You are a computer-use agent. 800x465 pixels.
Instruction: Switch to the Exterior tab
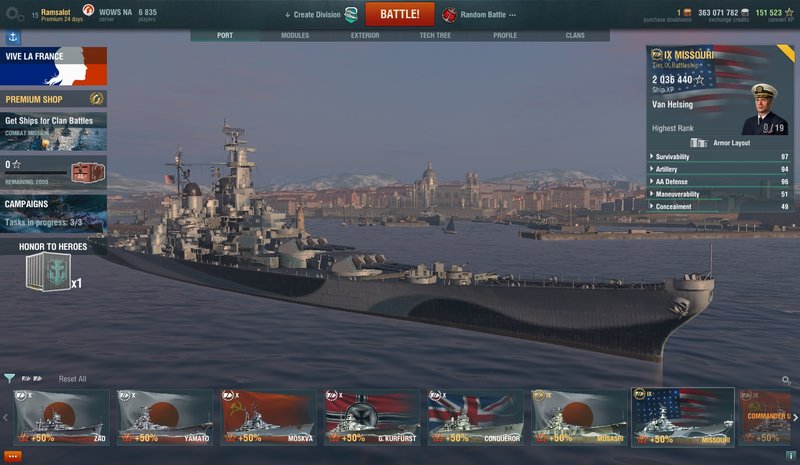(365, 35)
